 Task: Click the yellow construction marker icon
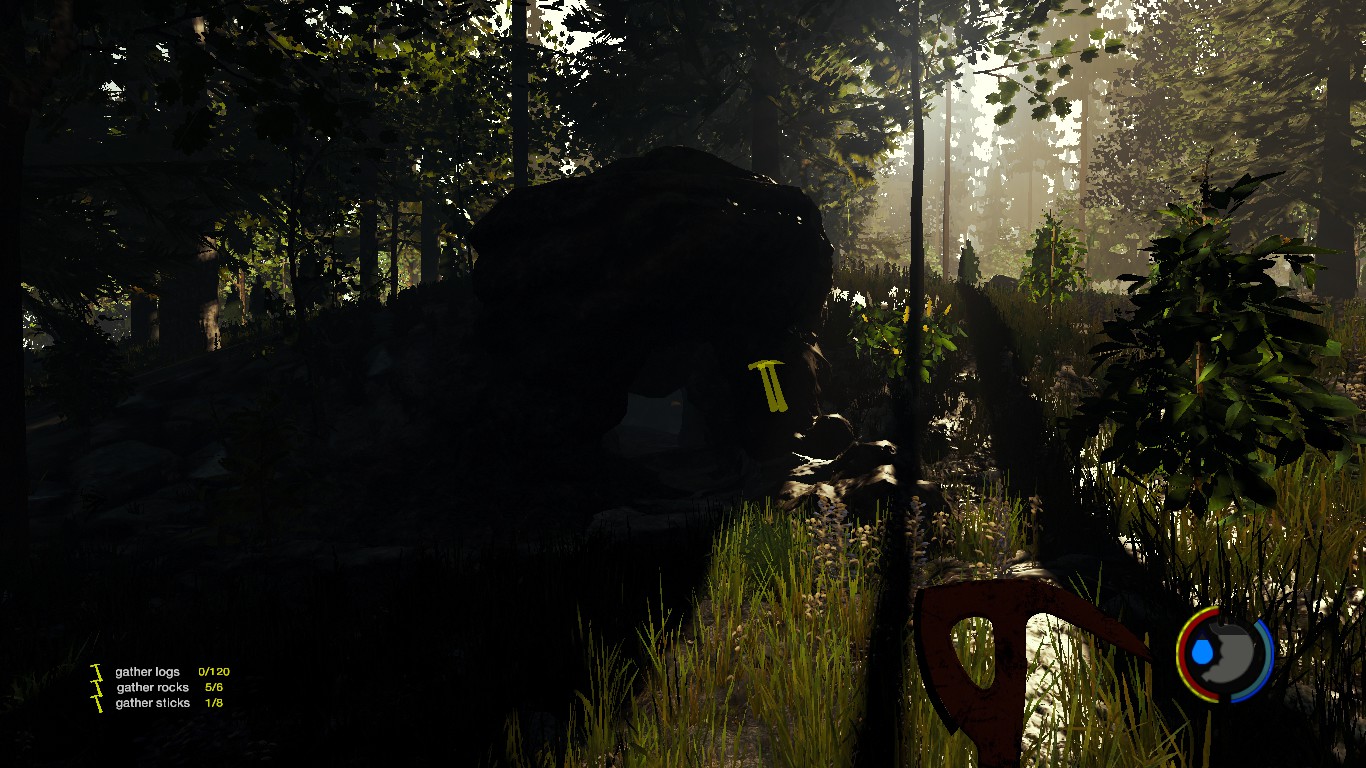(x=769, y=386)
